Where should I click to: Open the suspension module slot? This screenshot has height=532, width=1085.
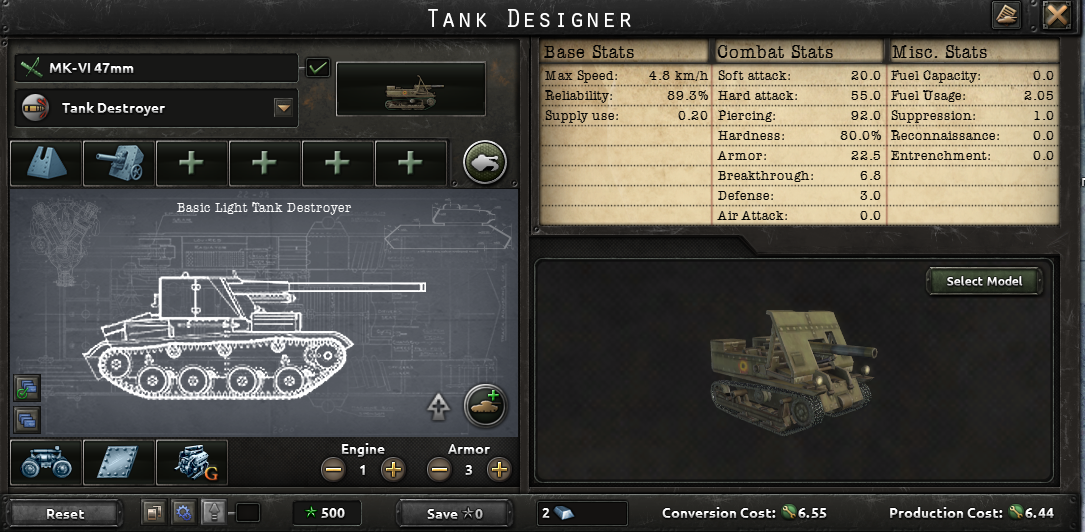[45, 463]
